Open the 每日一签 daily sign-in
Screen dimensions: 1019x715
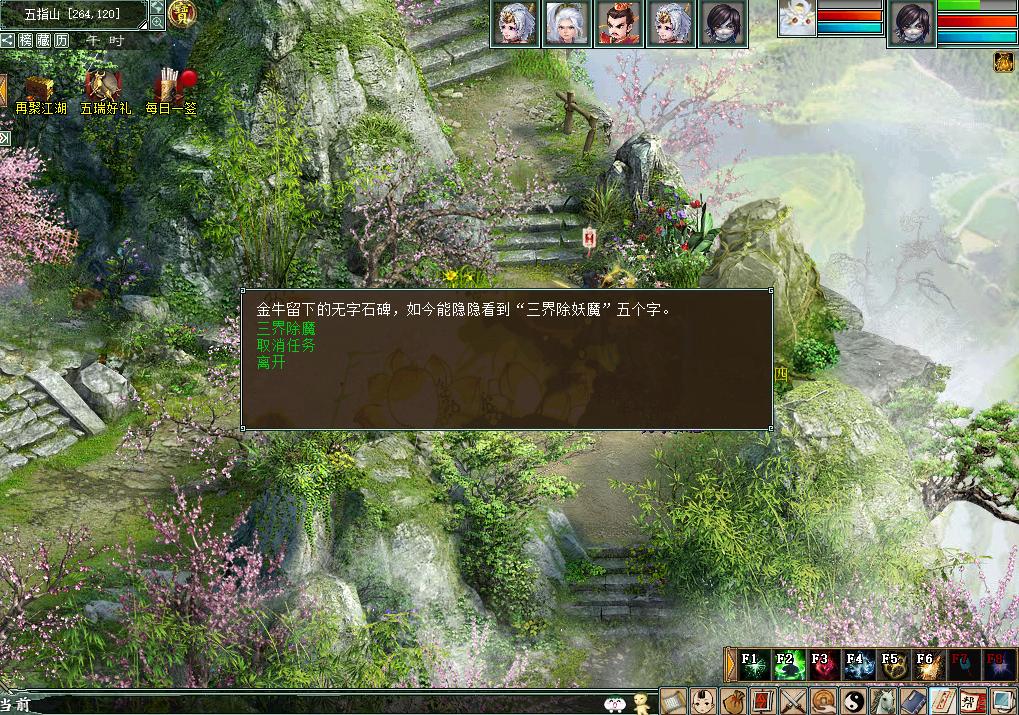171,90
